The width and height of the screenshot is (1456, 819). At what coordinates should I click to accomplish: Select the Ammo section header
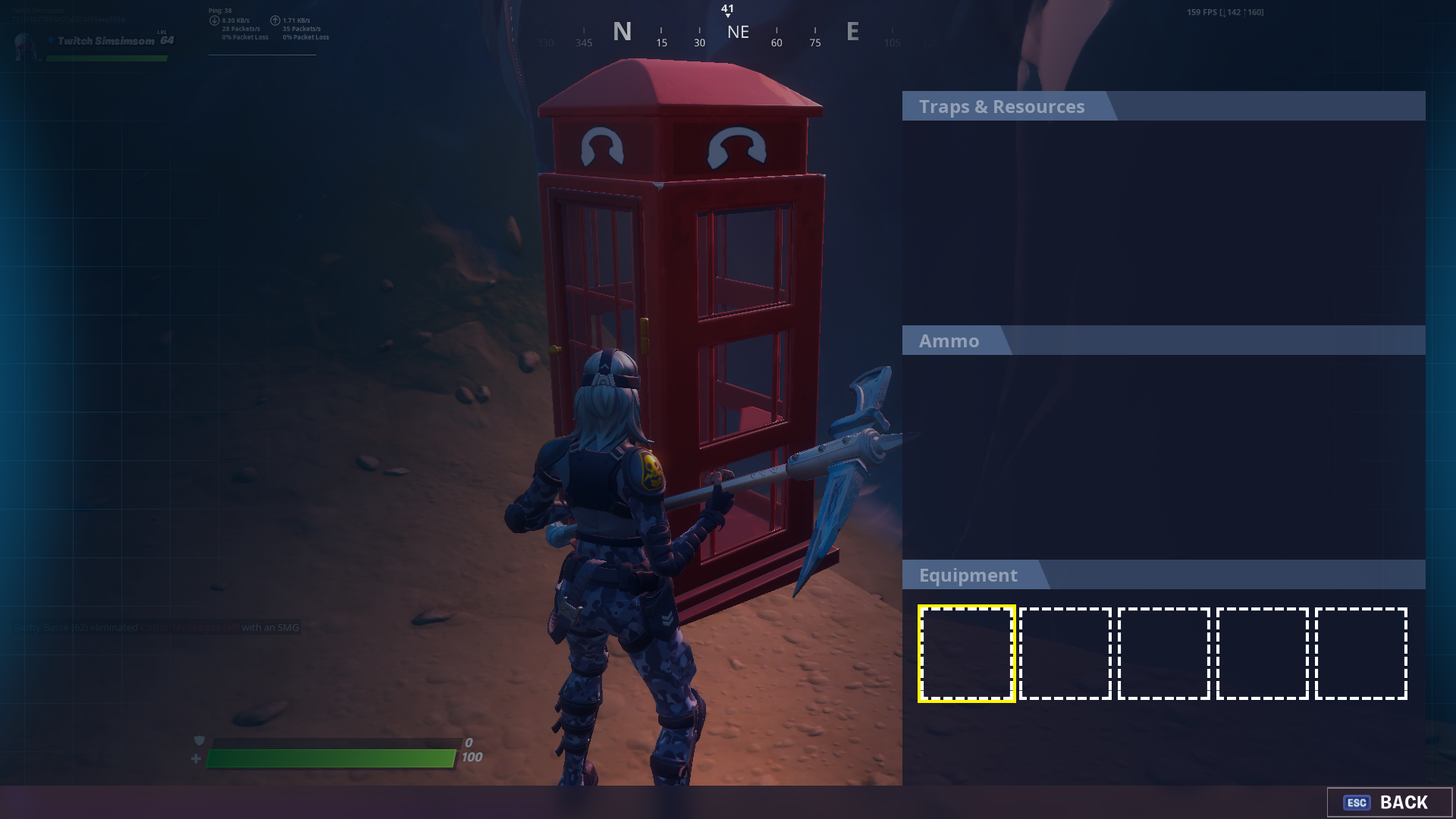(949, 341)
